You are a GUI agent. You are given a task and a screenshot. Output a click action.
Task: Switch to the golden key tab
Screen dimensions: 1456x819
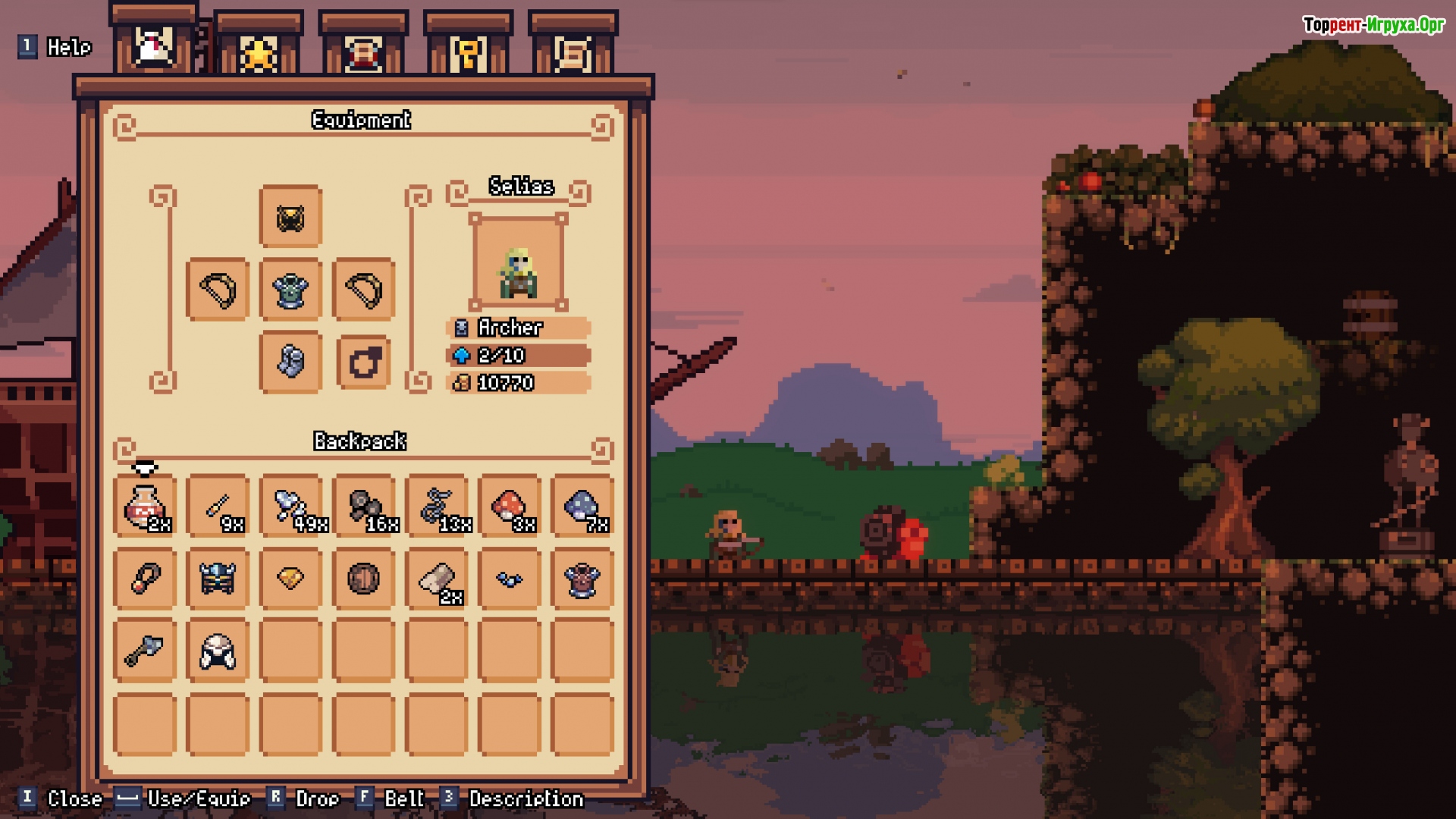tap(468, 52)
